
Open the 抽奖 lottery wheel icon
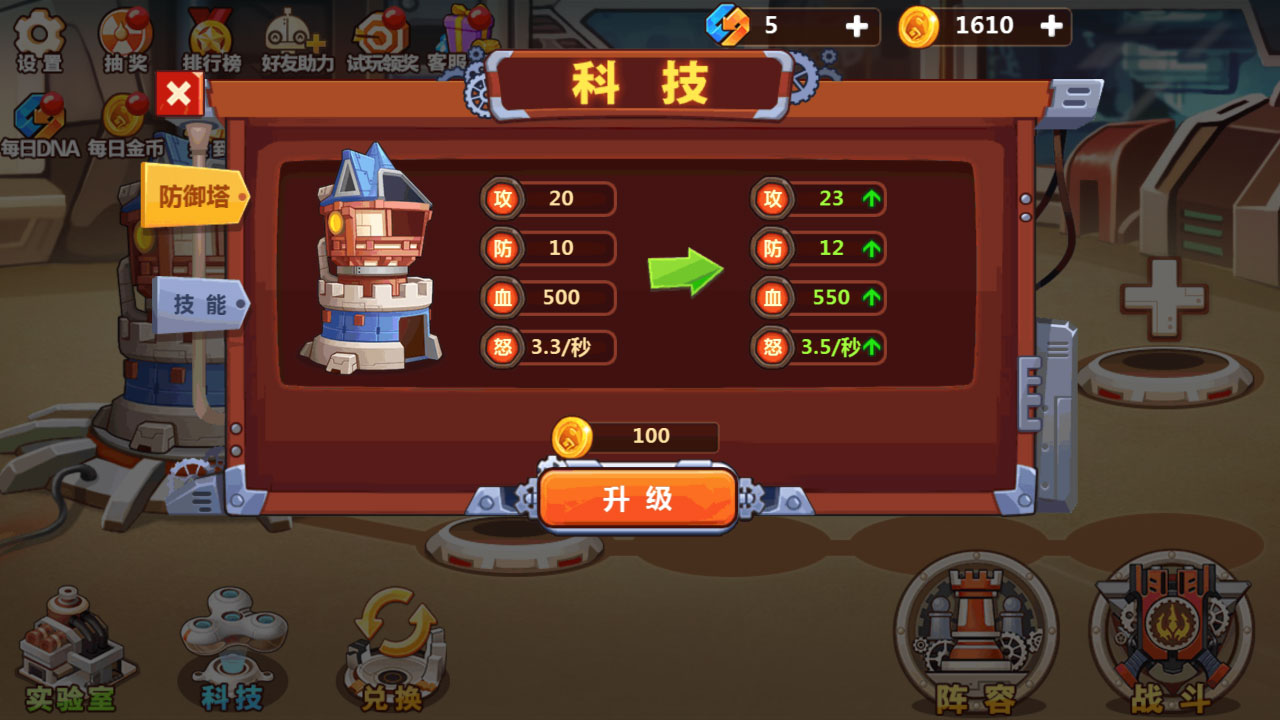point(123,30)
